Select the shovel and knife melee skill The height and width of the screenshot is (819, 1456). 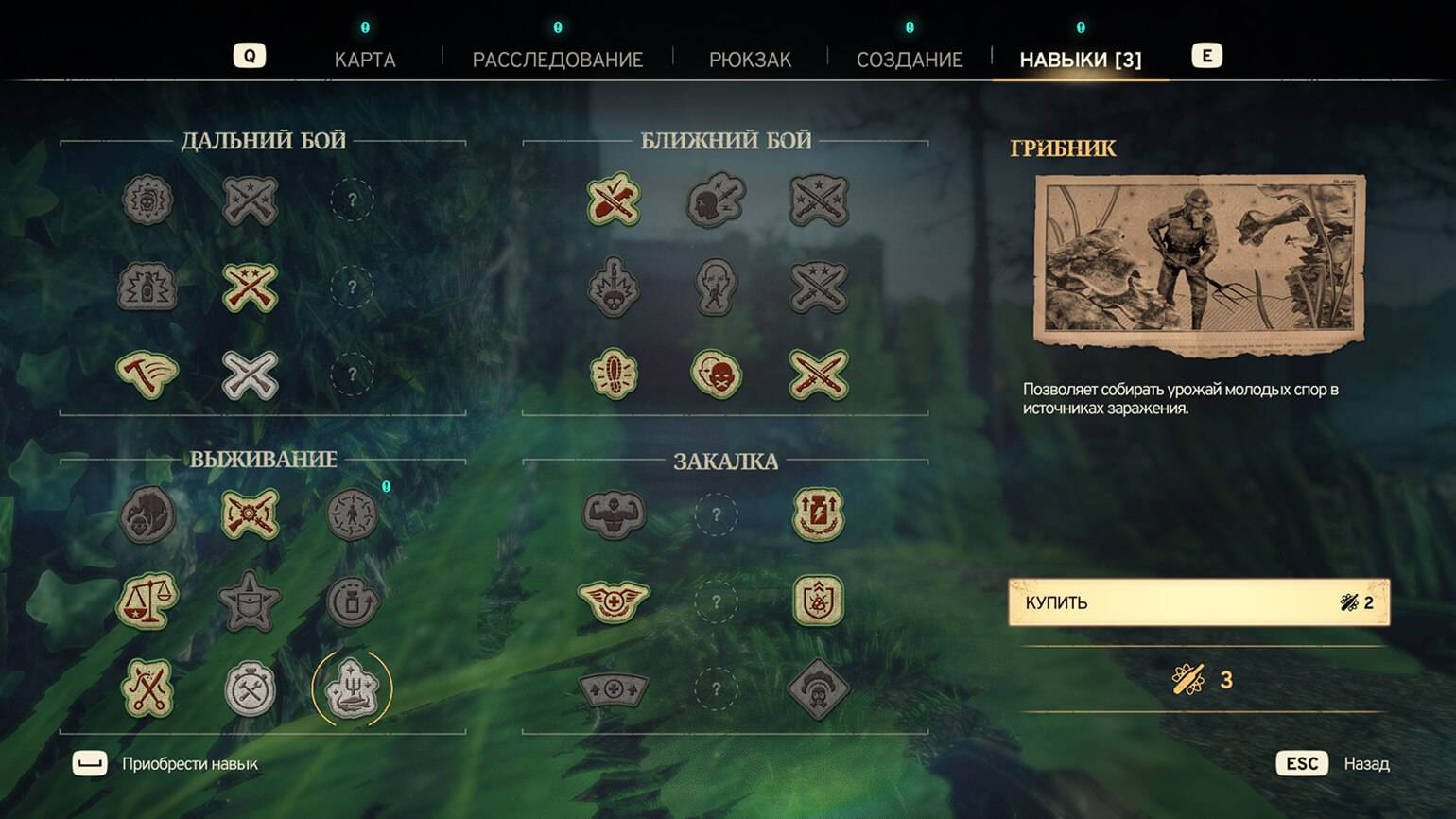click(x=614, y=200)
